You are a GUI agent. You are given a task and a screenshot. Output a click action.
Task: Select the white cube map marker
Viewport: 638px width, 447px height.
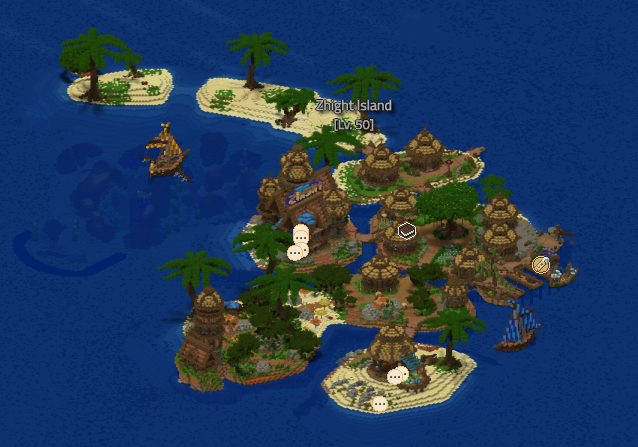click(406, 231)
